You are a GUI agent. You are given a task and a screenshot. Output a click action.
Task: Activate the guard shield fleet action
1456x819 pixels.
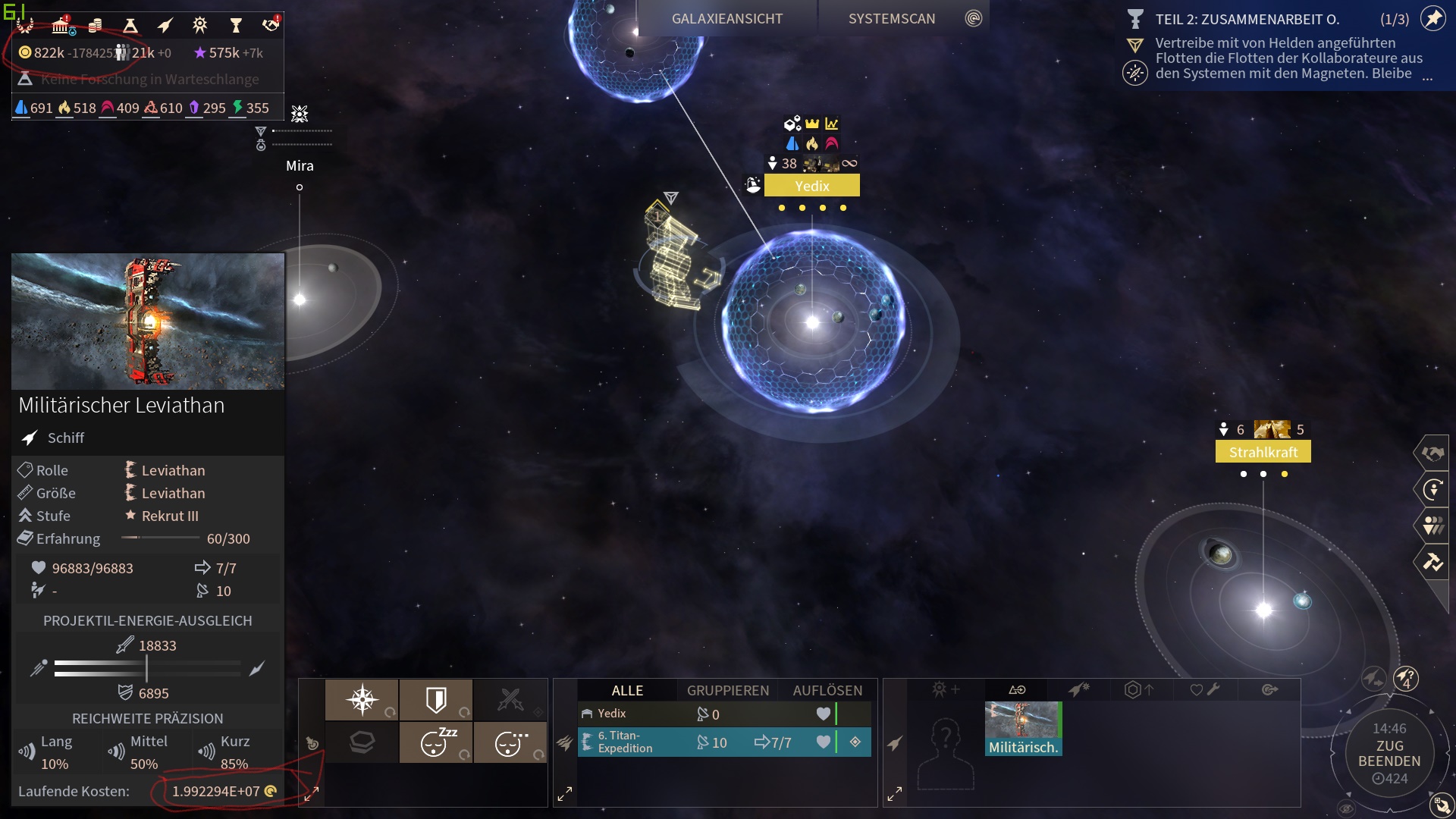(436, 699)
